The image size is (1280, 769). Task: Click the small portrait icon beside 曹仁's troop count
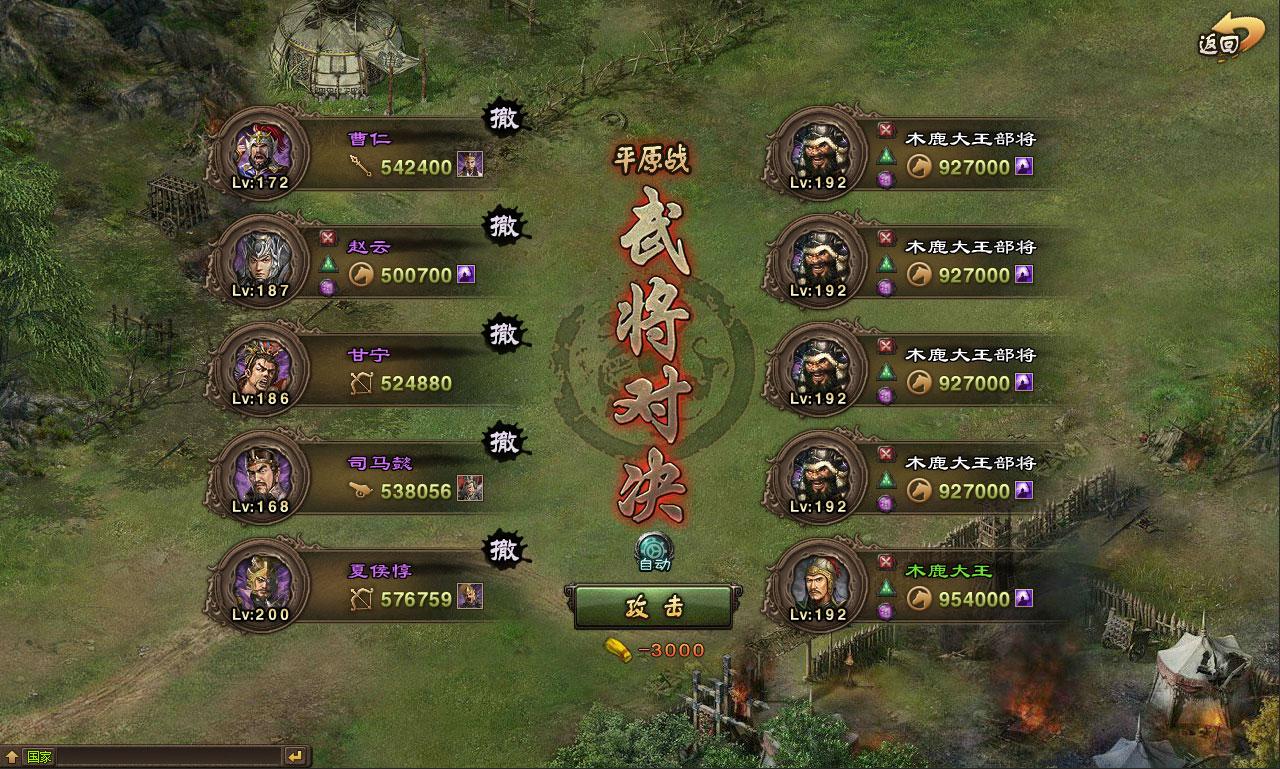pos(470,166)
